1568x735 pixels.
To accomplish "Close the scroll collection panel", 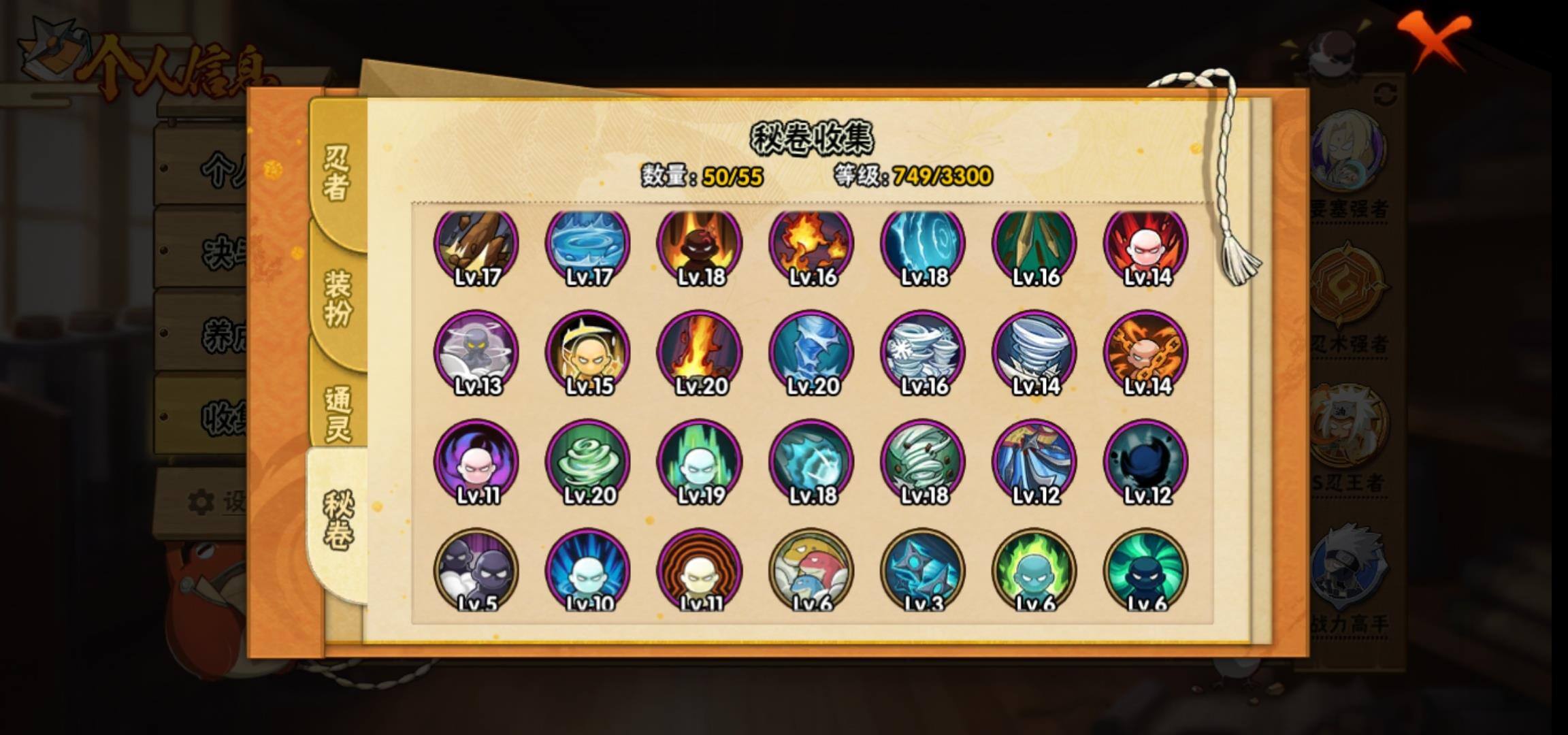I will (x=1433, y=39).
